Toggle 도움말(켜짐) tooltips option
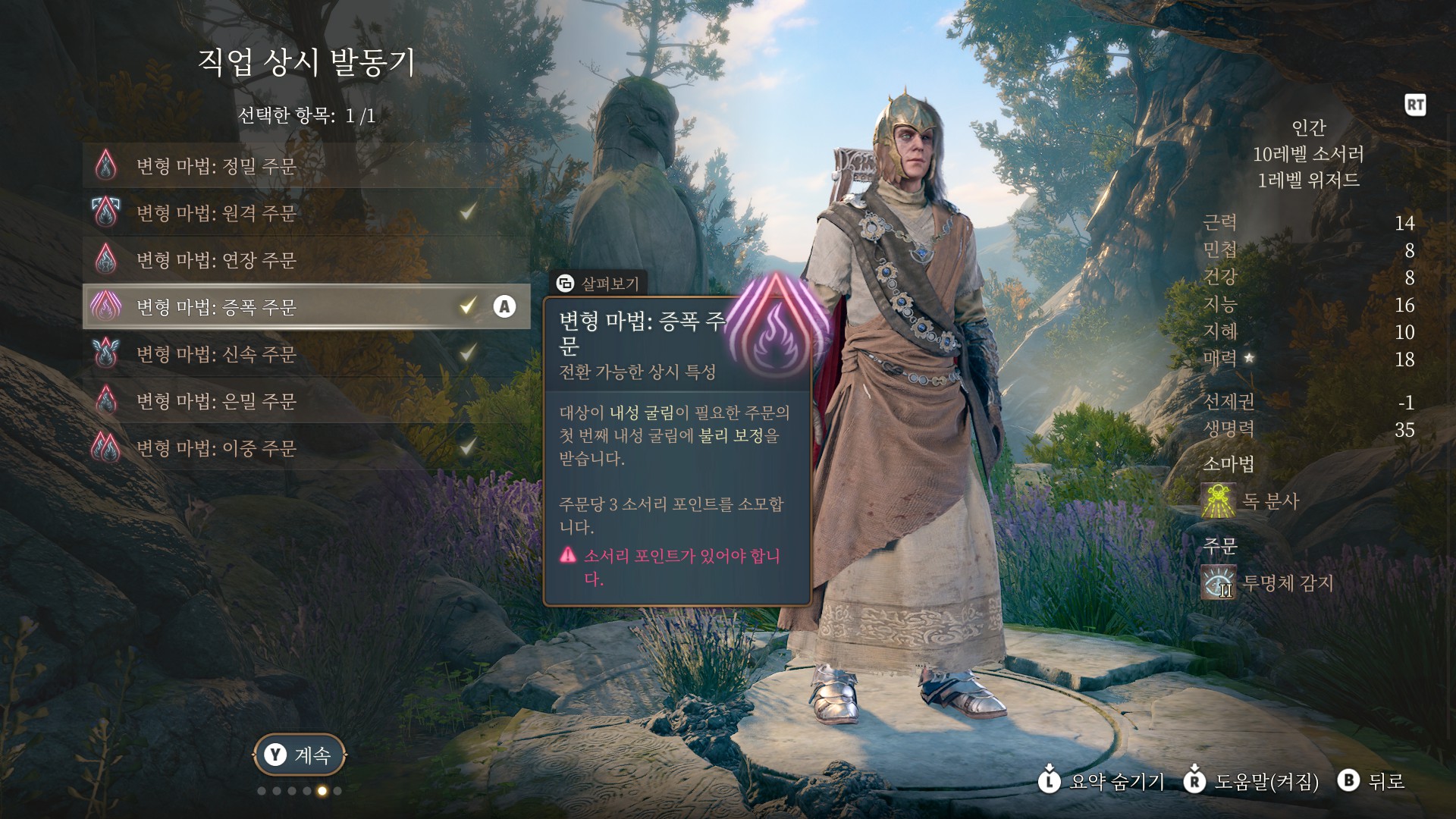The height and width of the screenshot is (819, 1456). pyautogui.click(x=1252, y=781)
